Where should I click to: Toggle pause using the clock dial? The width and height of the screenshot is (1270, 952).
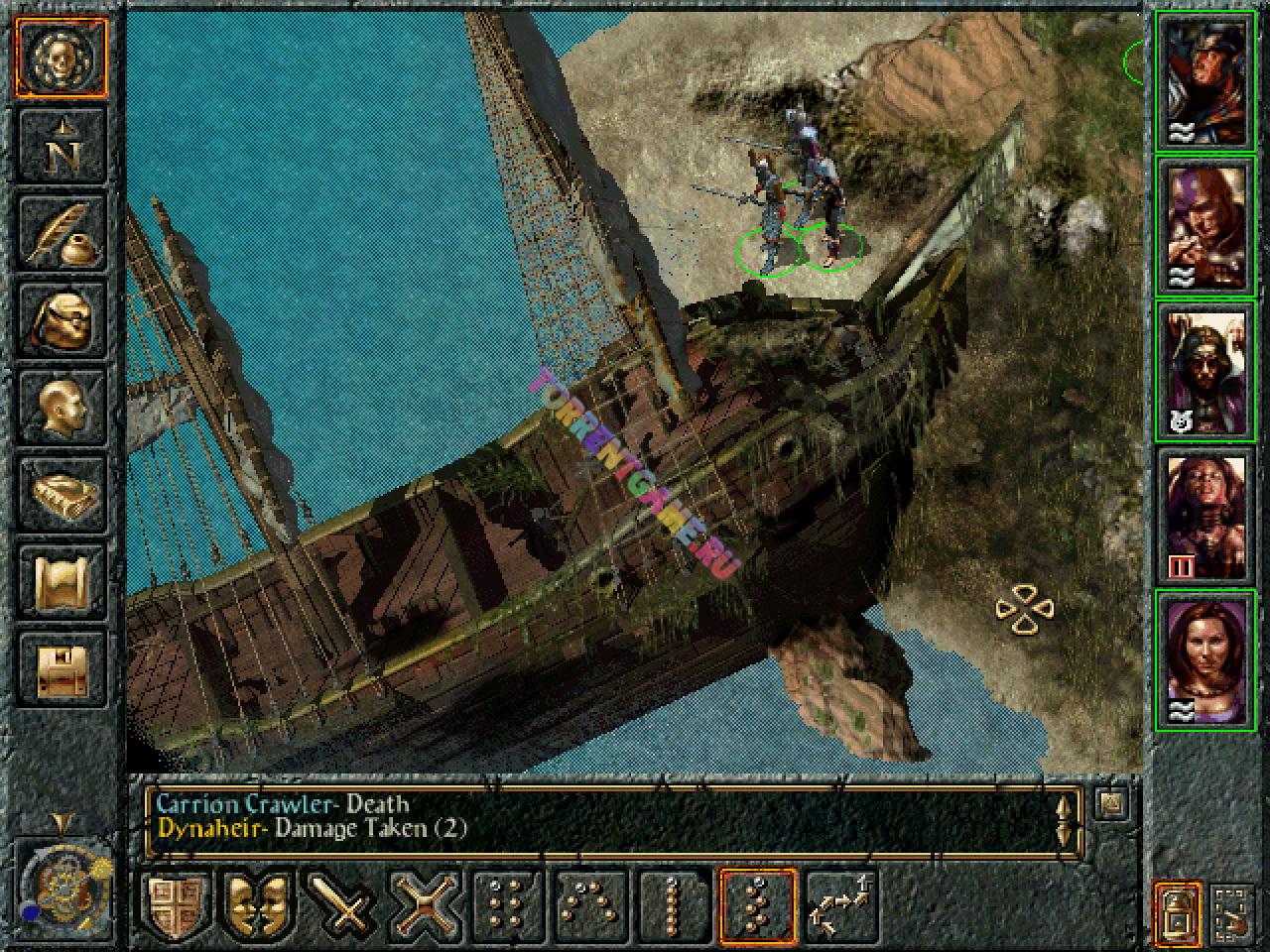click(62, 885)
